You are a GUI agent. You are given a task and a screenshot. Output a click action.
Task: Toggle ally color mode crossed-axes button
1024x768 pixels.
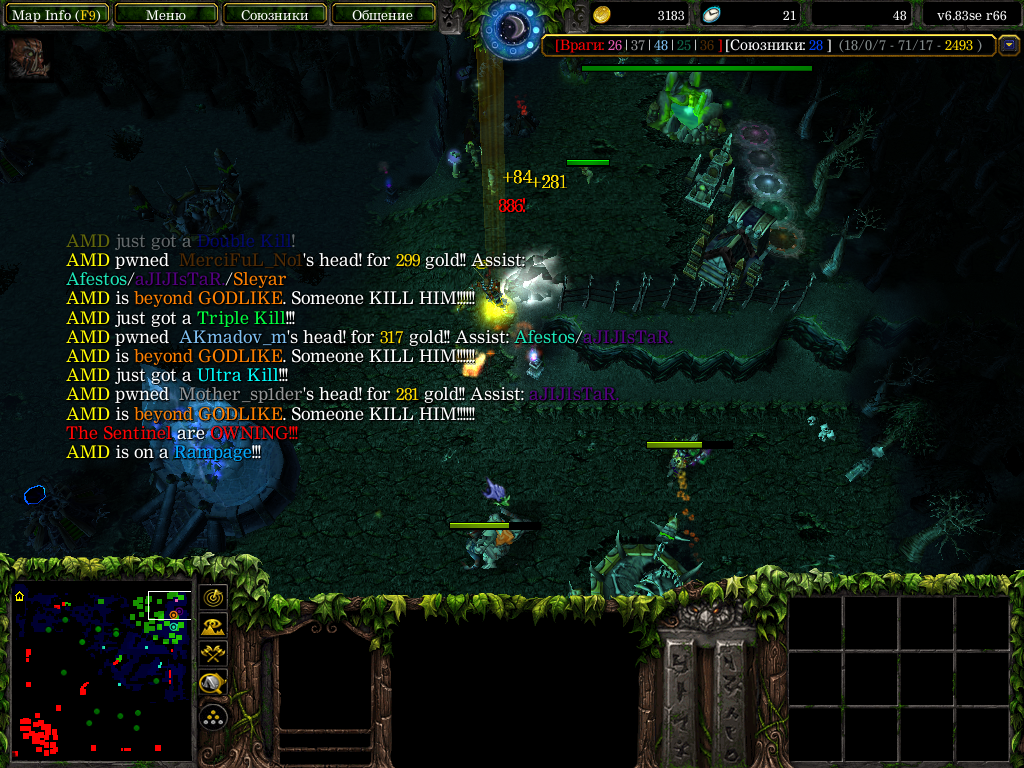(213, 655)
